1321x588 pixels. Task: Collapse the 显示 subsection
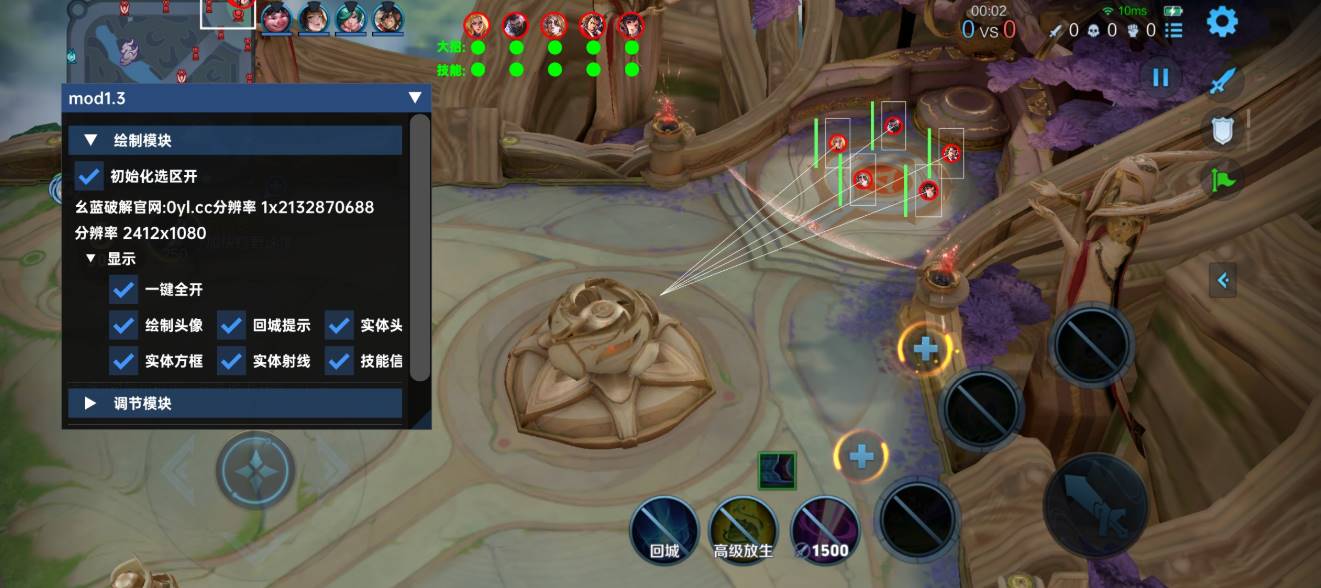(x=91, y=258)
